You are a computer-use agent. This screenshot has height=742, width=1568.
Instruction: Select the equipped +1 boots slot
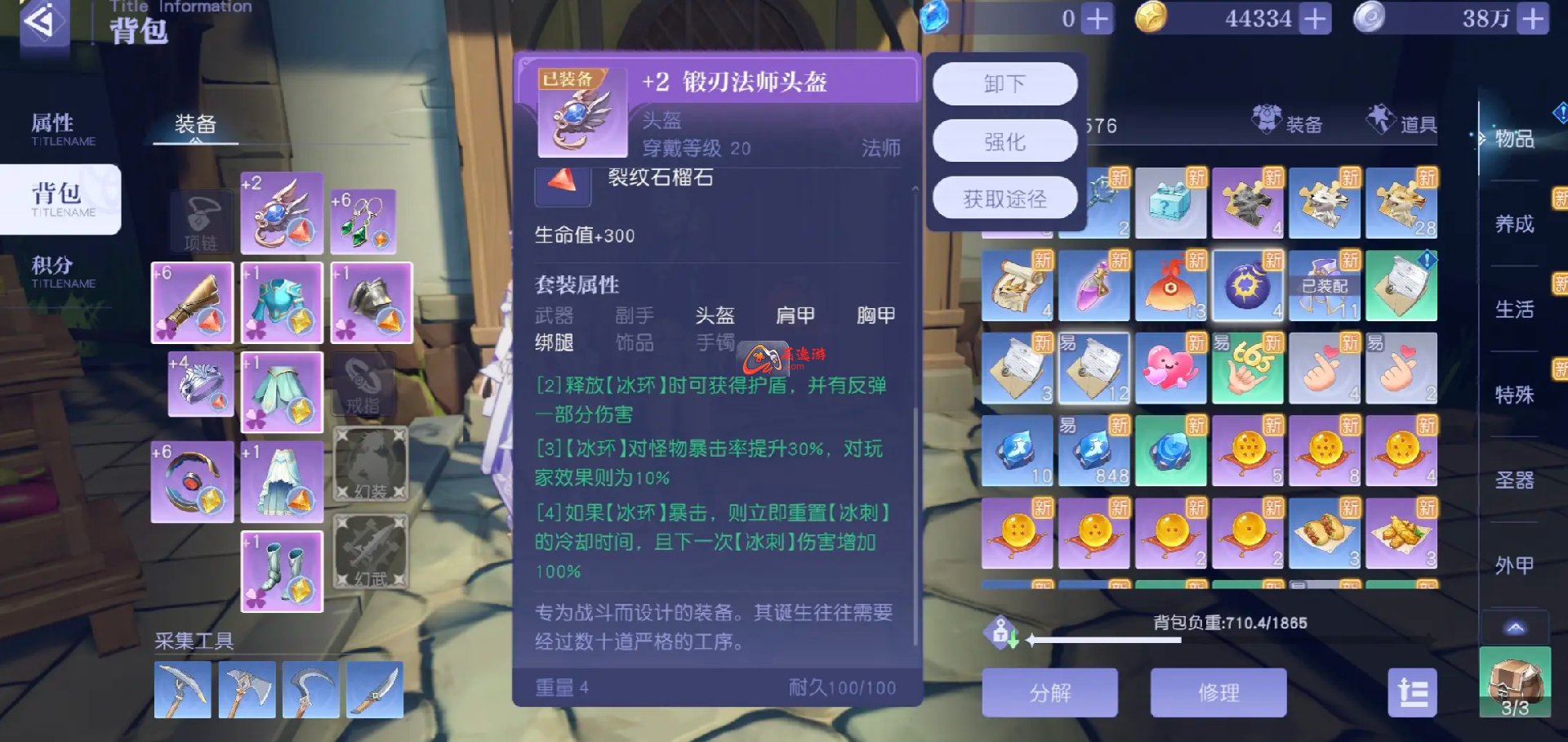coord(283,571)
